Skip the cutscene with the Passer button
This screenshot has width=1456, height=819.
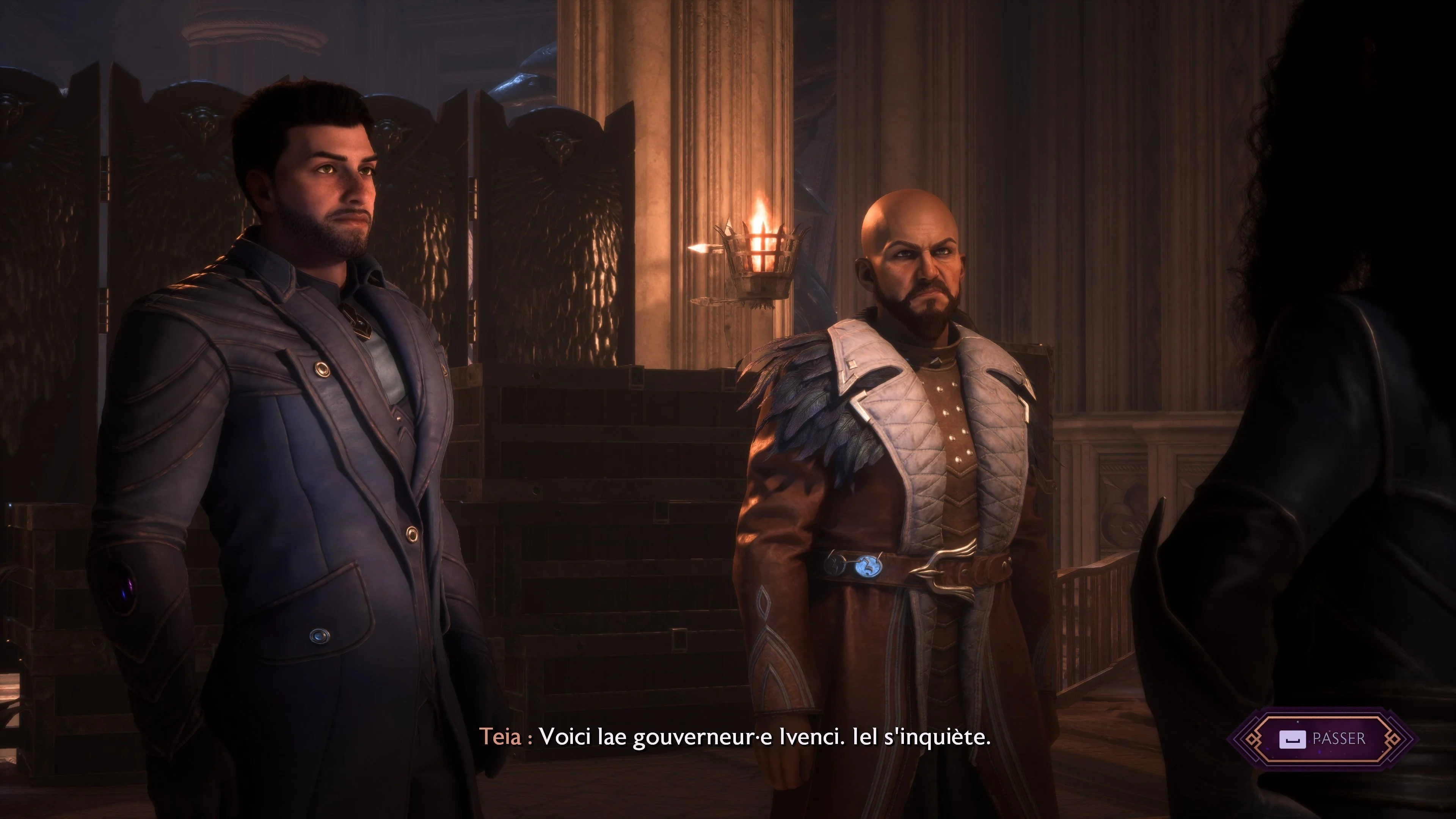1322,739
